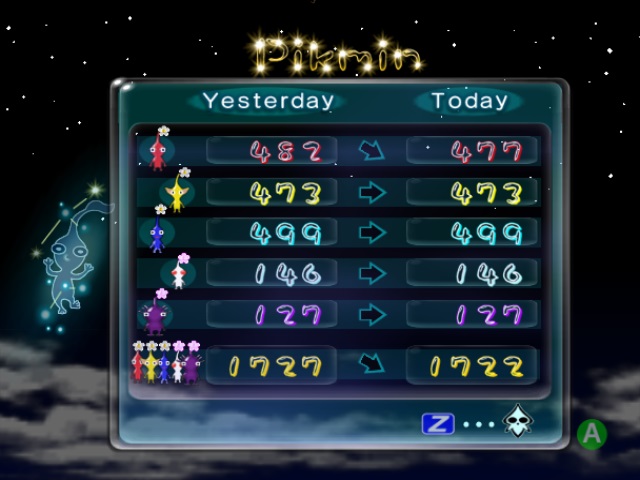The height and width of the screenshot is (480, 640).
Task: Choose the blue Pikmin row icon
Action: 156,233
